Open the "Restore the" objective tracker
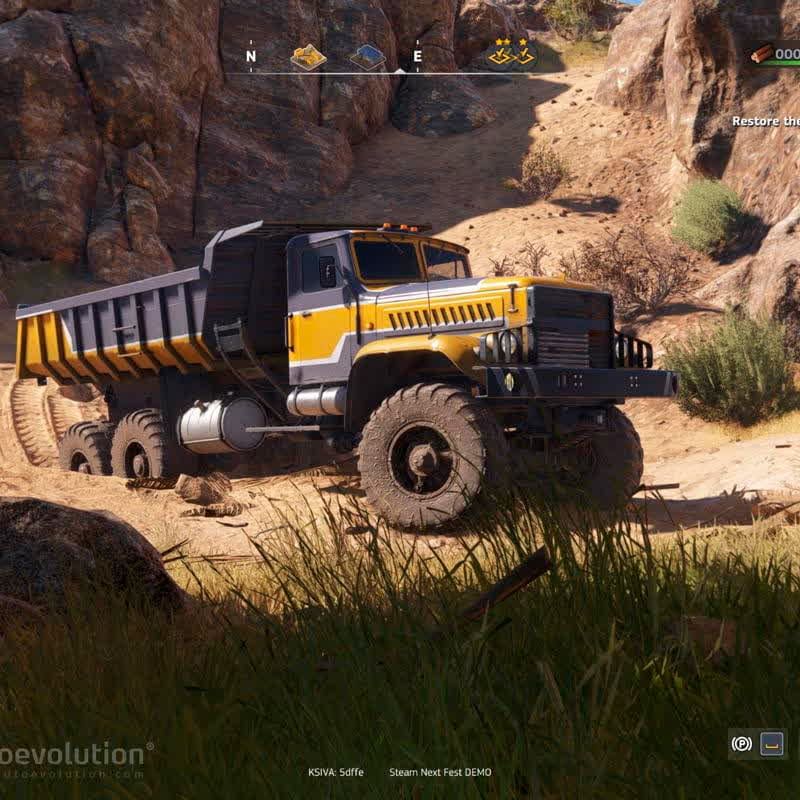The height and width of the screenshot is (800, 800). tap(765, 121)
